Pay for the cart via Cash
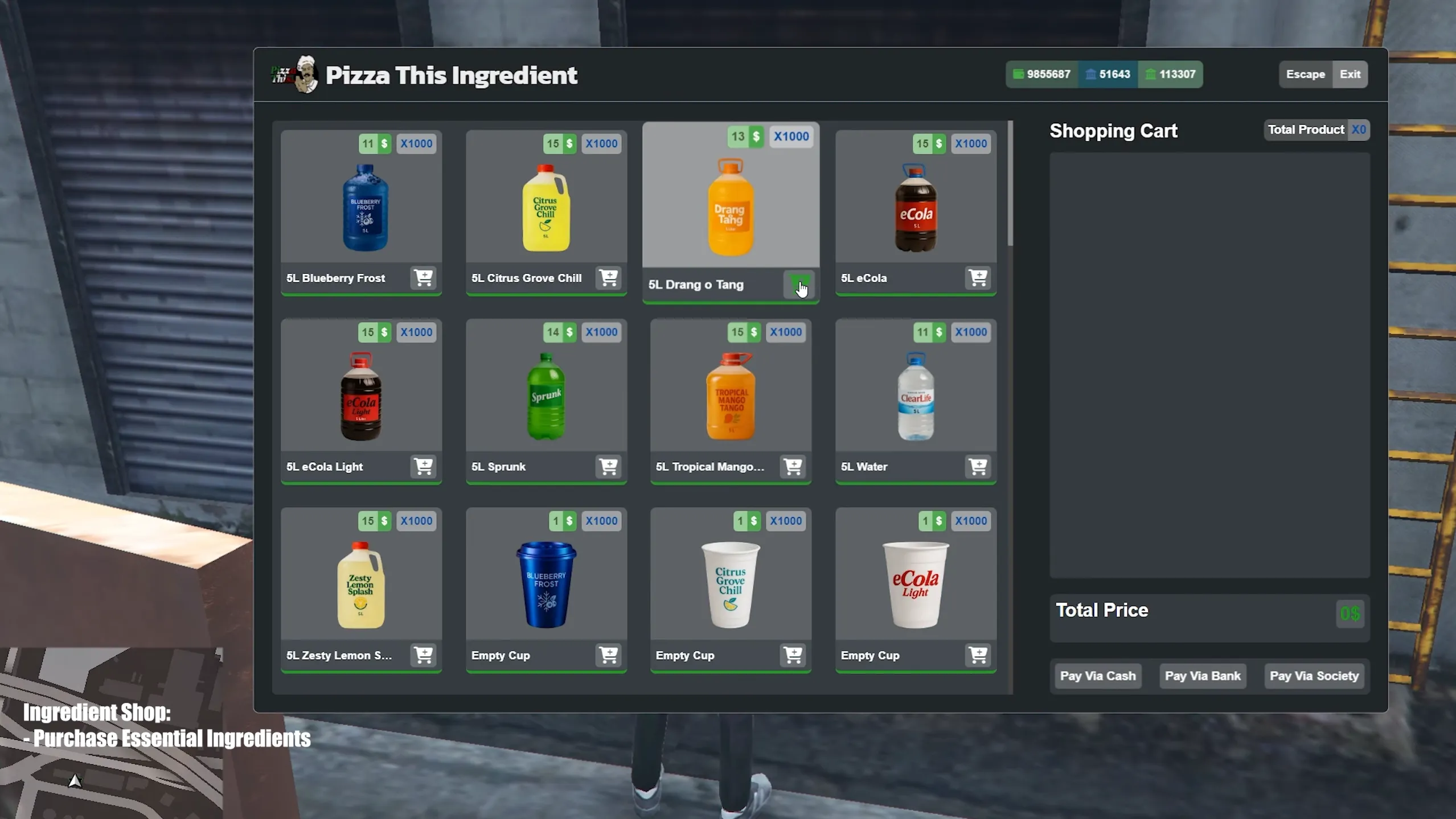Screen dimensions: 1456x819 1097,676
